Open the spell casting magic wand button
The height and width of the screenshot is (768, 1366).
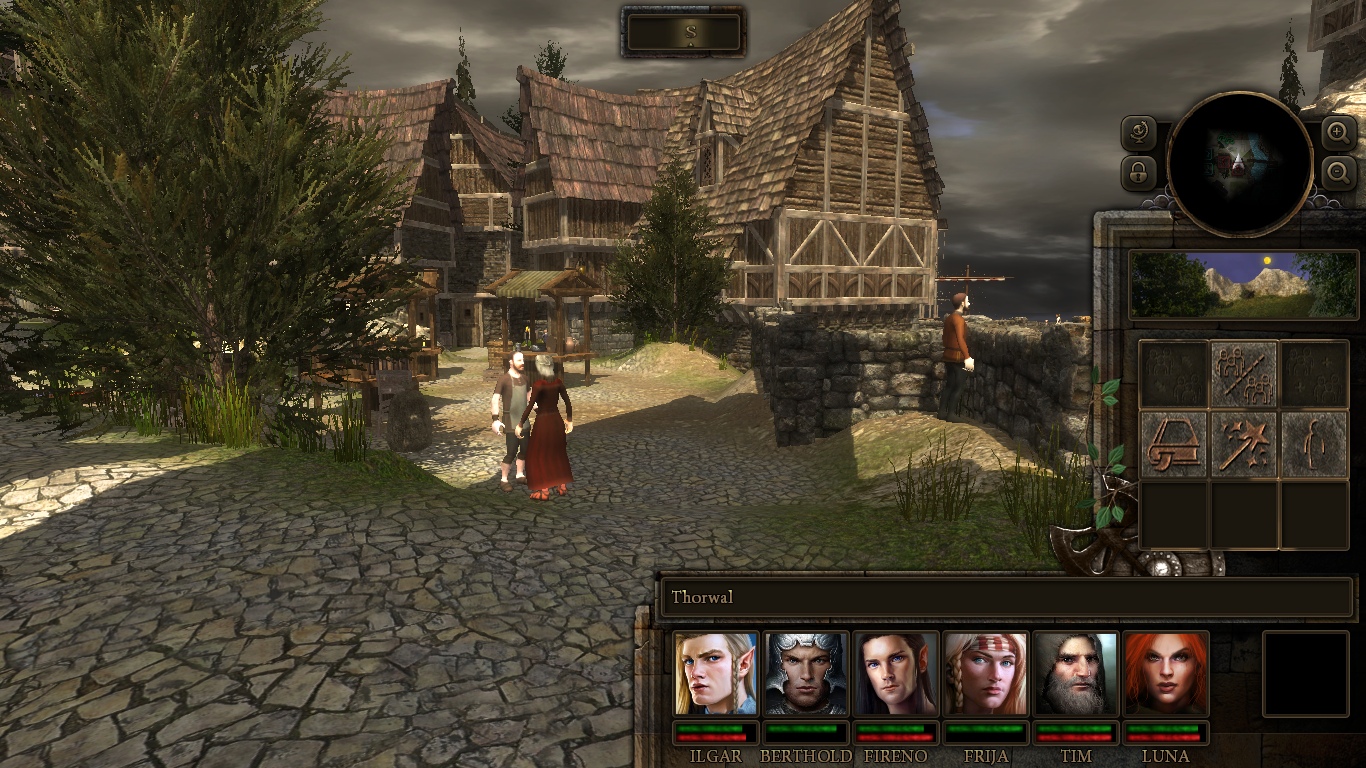coord(1244,444)
